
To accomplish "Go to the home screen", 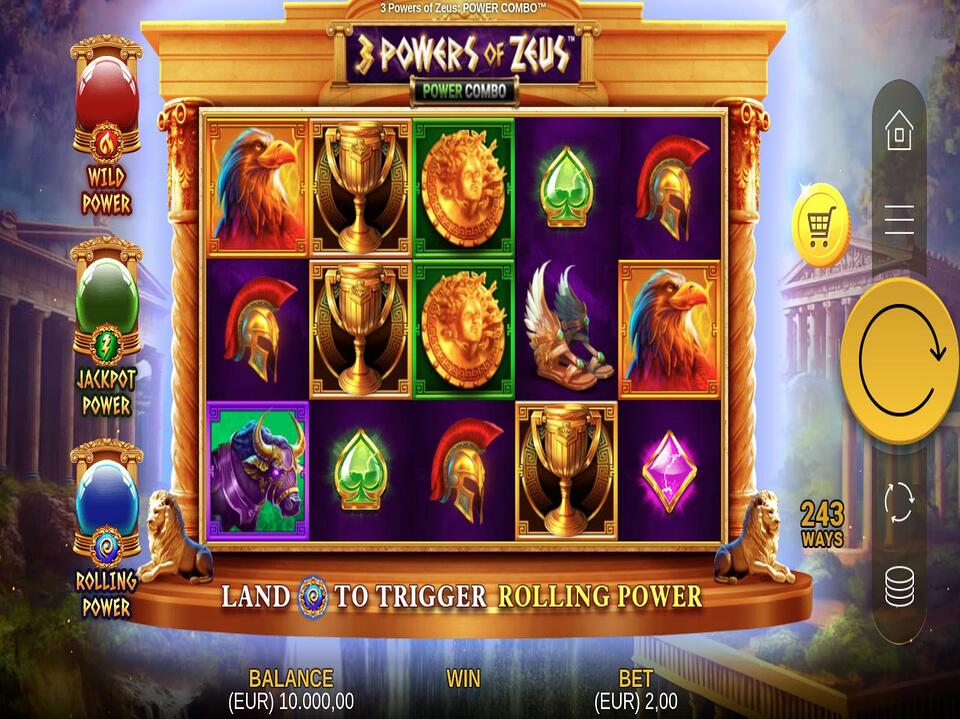I will pyautogui.click(x=899, y=130).
